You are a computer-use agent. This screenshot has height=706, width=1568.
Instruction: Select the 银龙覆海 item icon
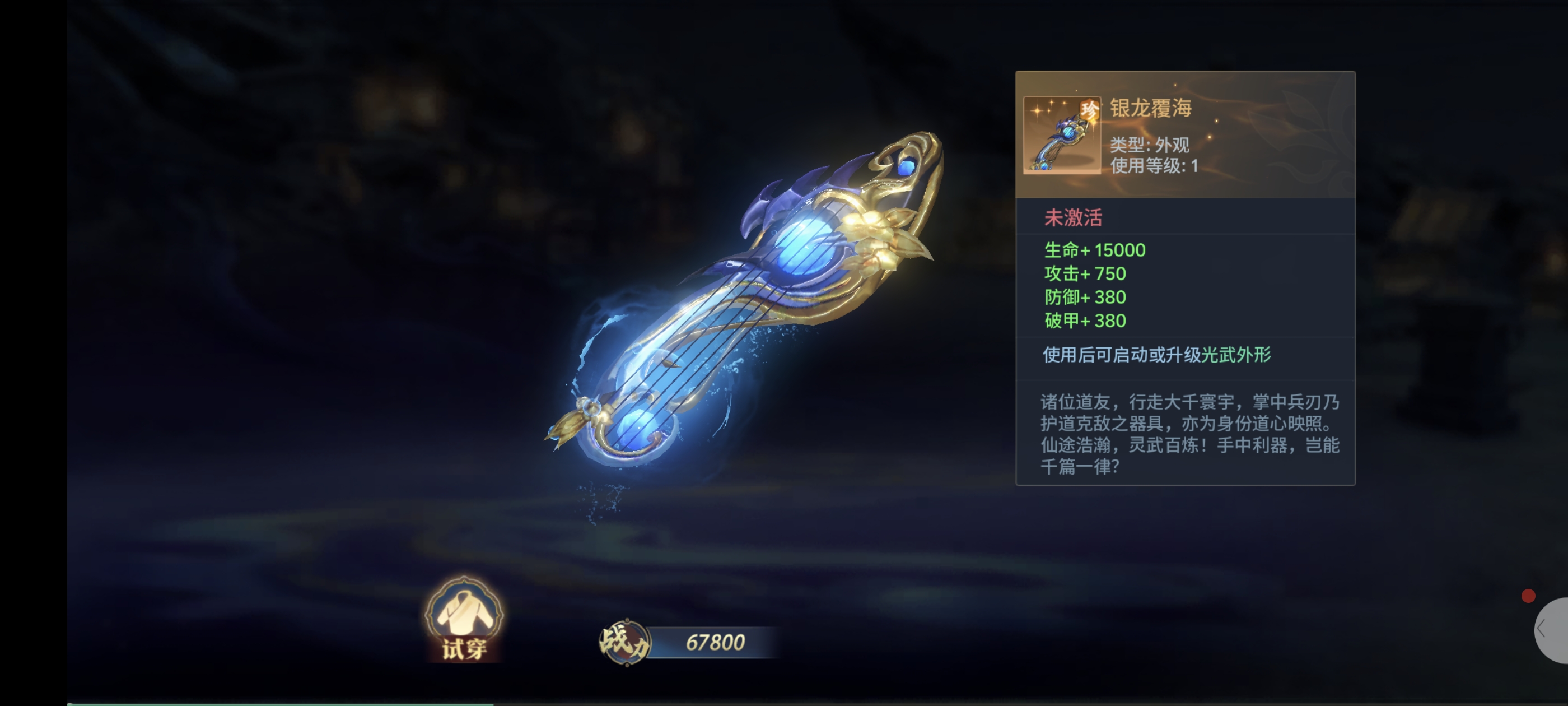point(1062,135)
